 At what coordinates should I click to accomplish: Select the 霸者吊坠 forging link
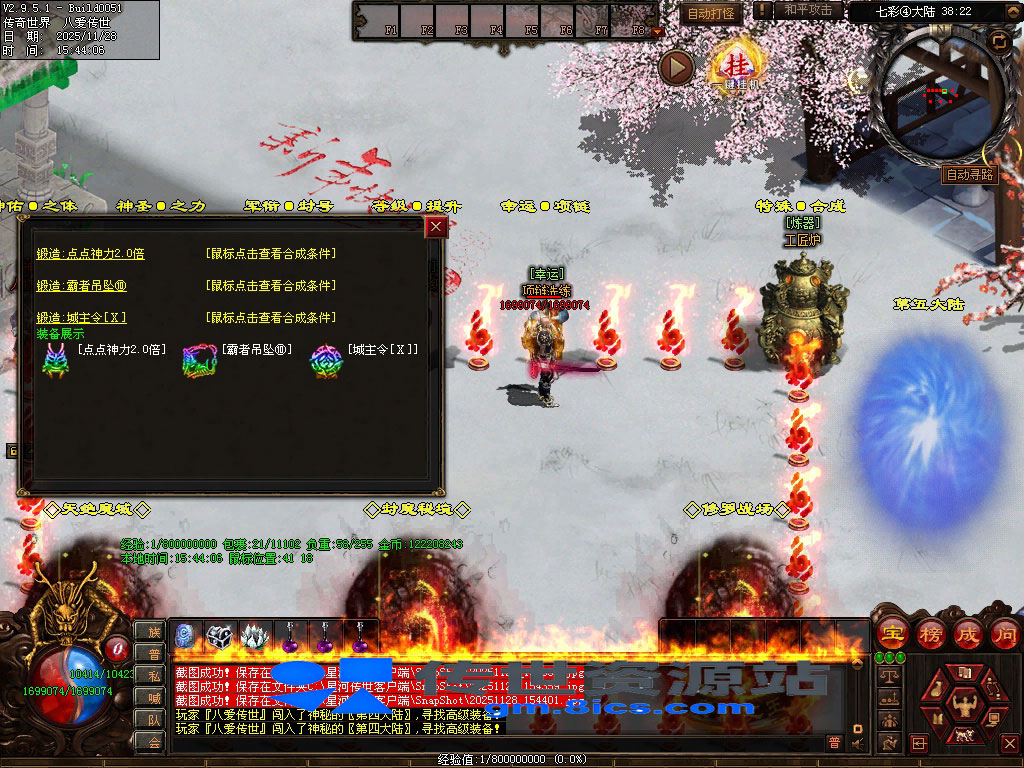click(x=81, y=286)
